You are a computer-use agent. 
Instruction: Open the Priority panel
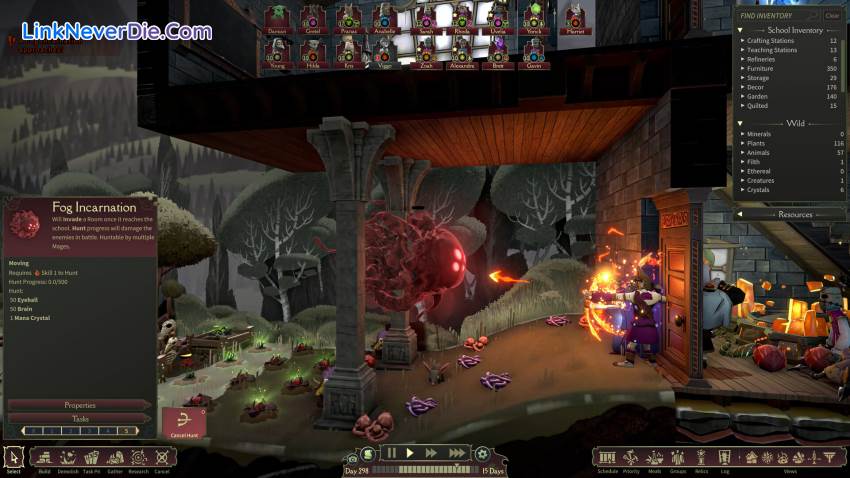(x=631, y=458)
